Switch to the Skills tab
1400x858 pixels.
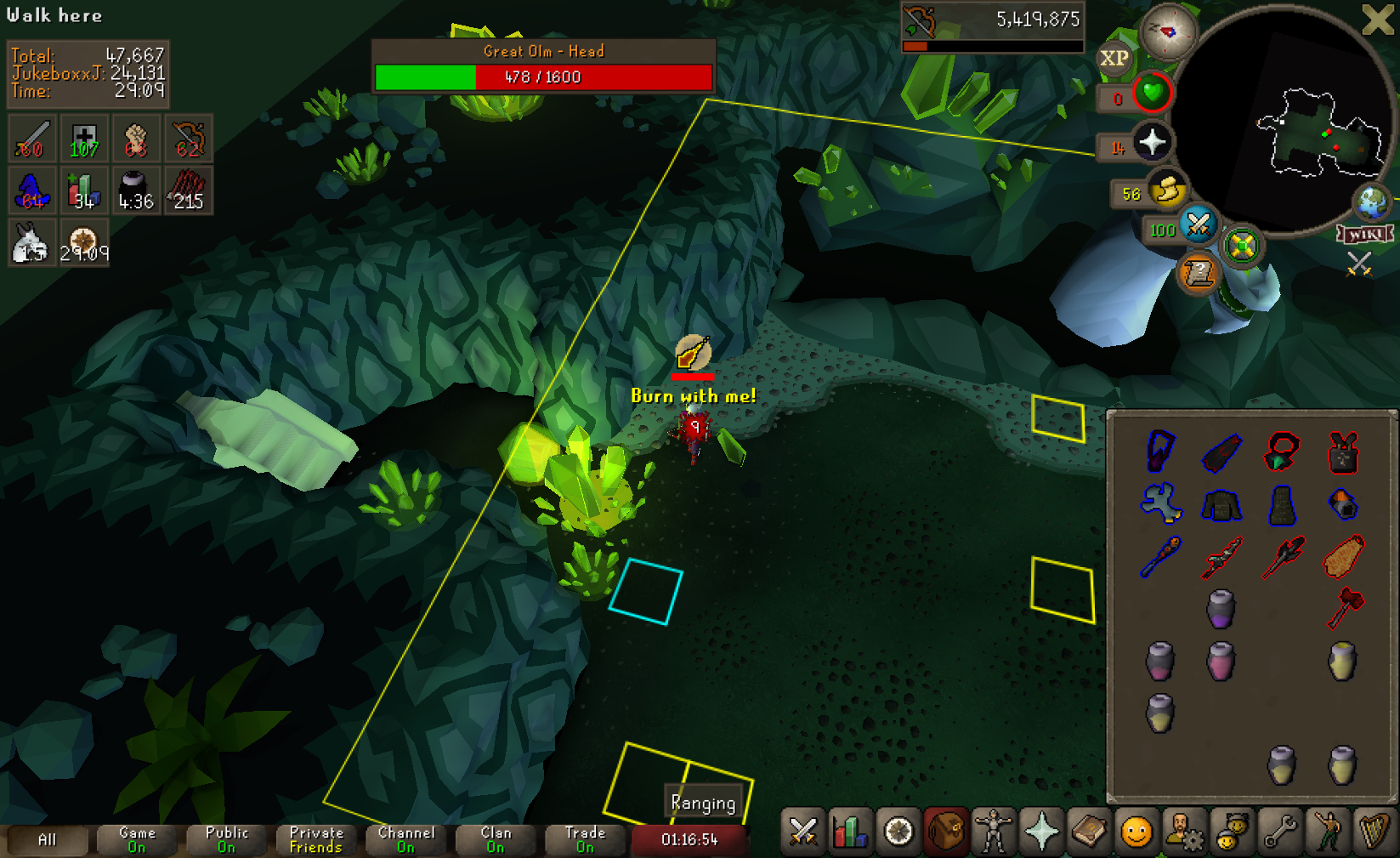pos(850,832)
